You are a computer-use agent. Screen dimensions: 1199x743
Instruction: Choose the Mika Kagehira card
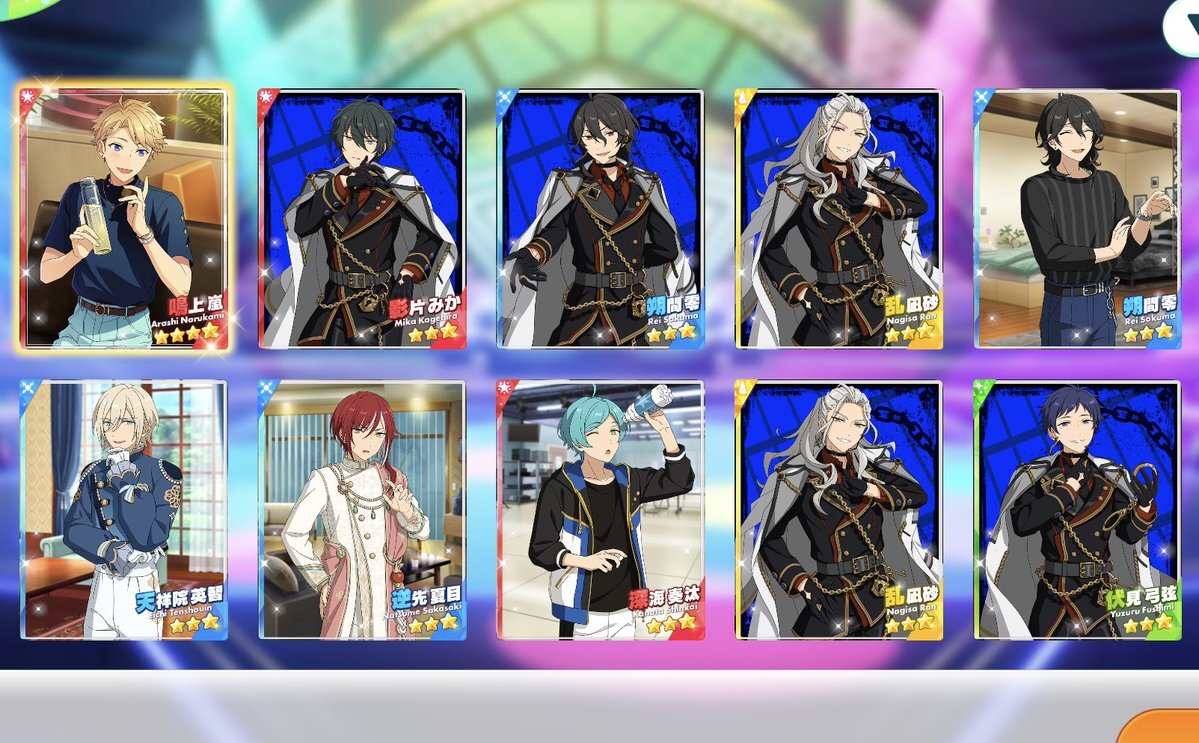point(362,218)
